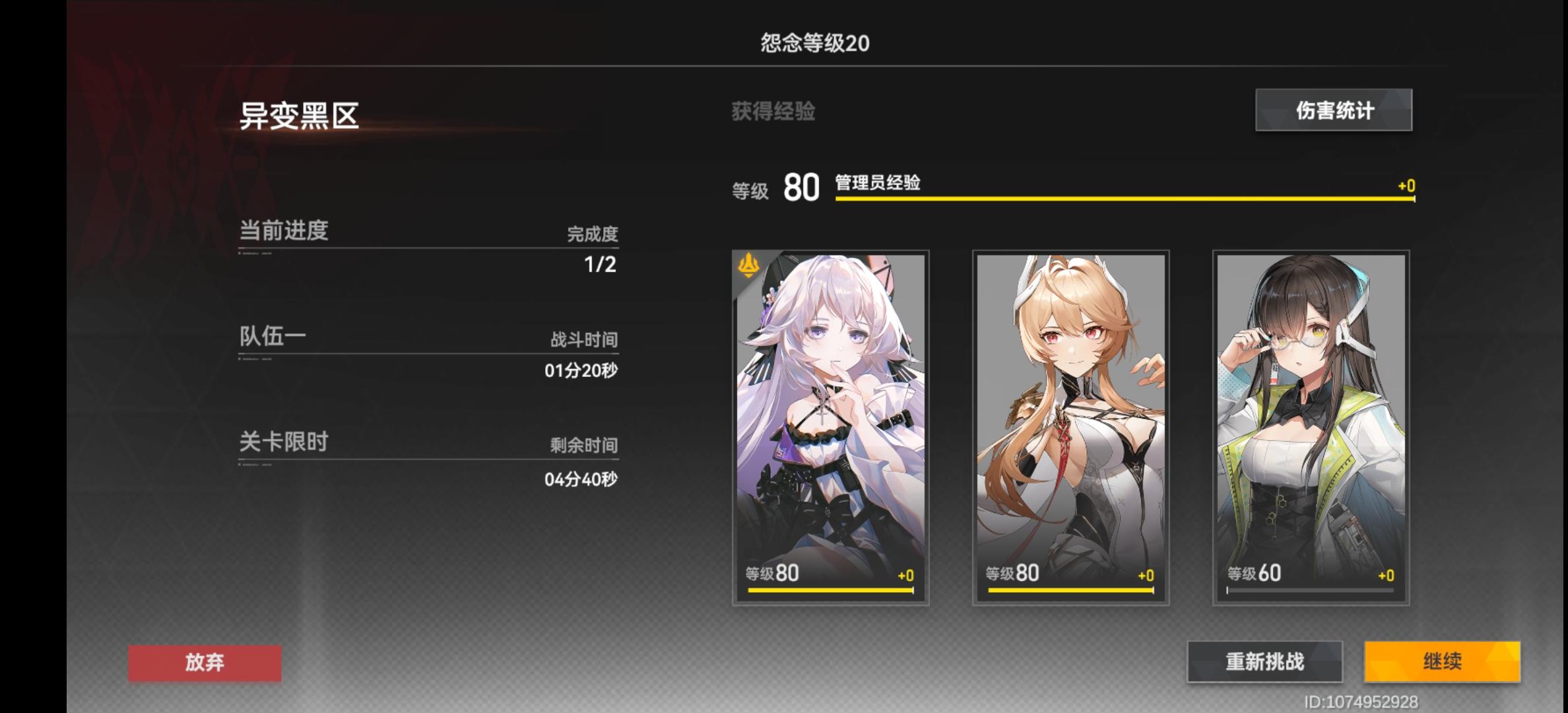Click 放弃 to abandon the run

click(x=205, y=663)
